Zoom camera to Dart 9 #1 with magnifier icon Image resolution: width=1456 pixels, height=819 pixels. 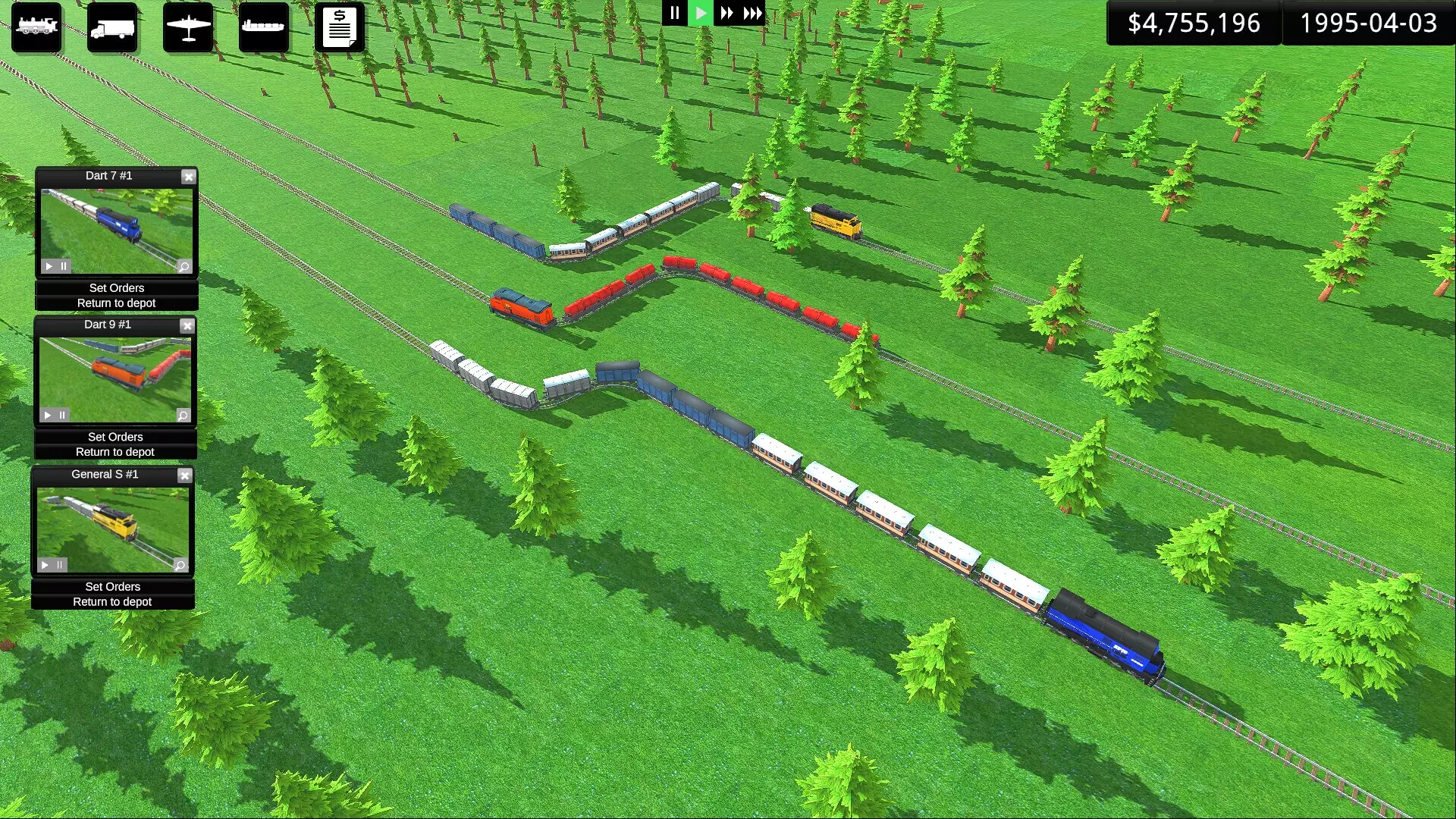[x=182, y=415]
